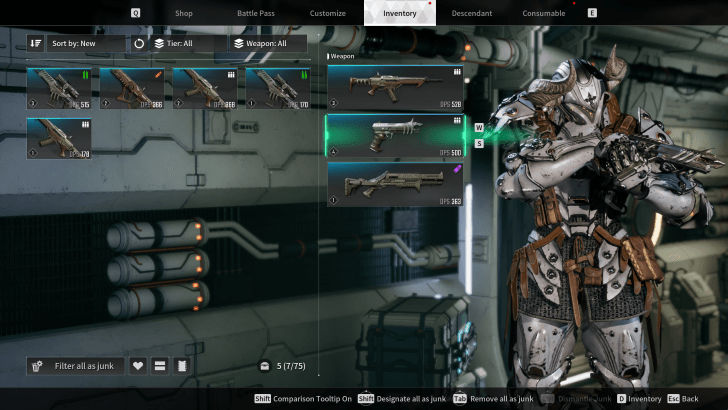Pick the equipped hand cannon with DPS 500
This screenshot has width=728, height=410.
(x=395, y=135)
